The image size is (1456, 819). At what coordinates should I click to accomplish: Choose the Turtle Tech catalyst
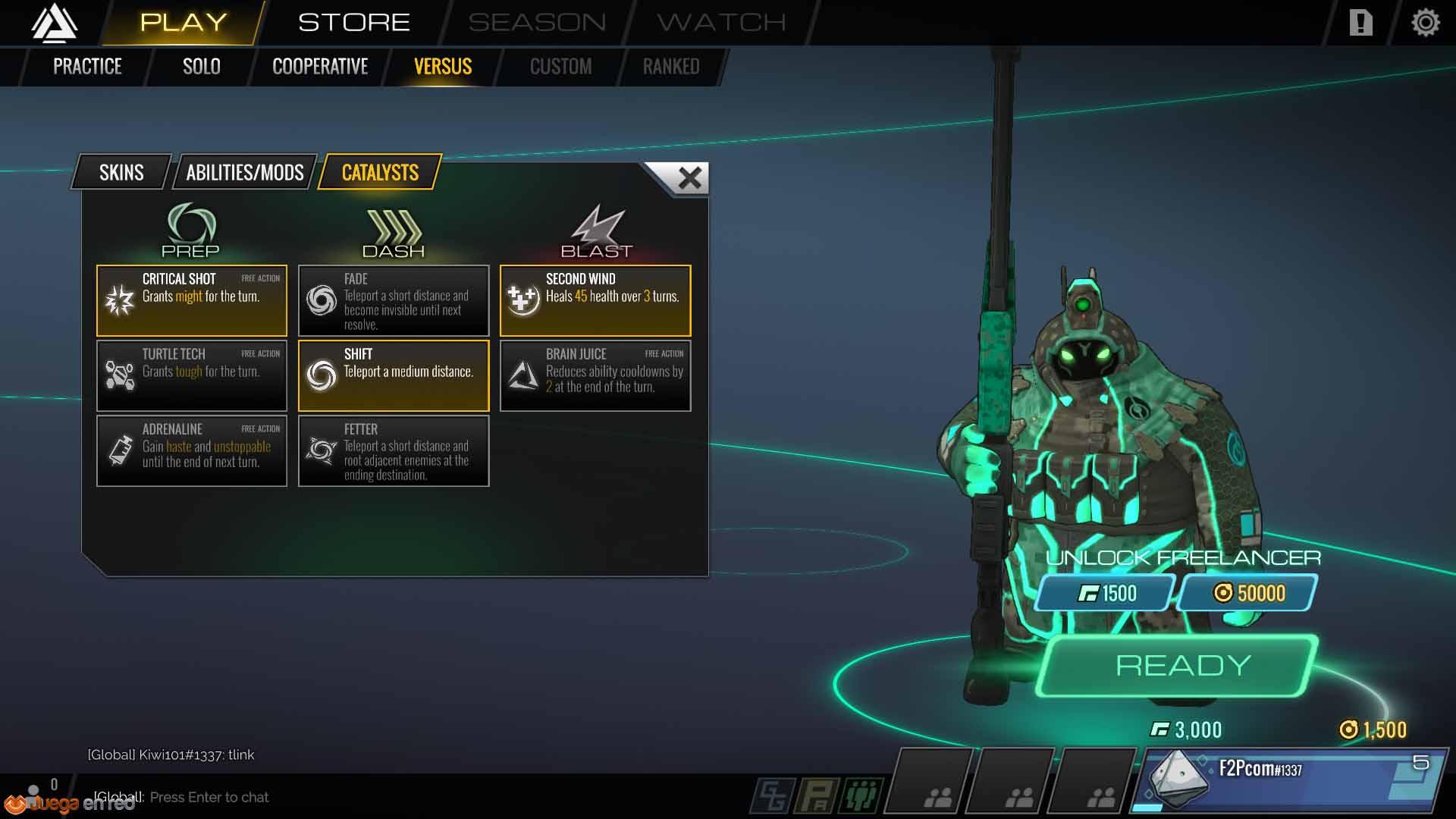click(x=192, y=375)
